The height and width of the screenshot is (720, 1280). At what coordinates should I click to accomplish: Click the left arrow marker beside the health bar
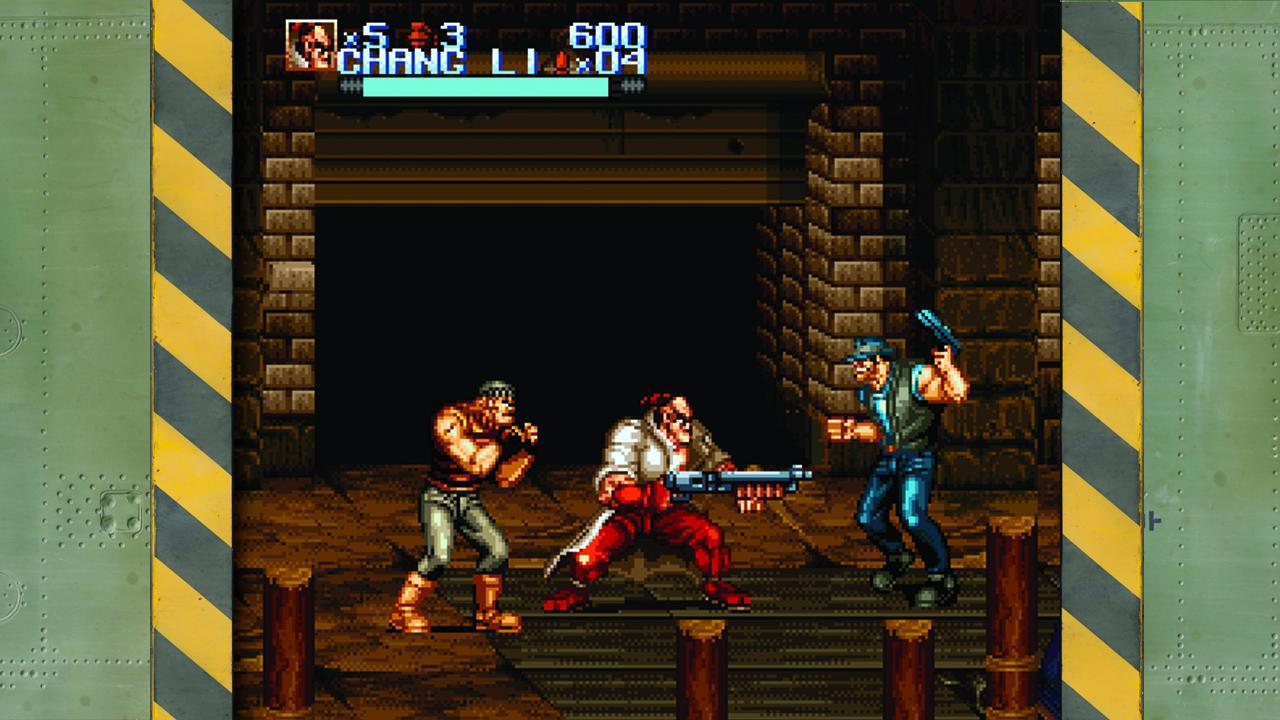click(350, 87)
